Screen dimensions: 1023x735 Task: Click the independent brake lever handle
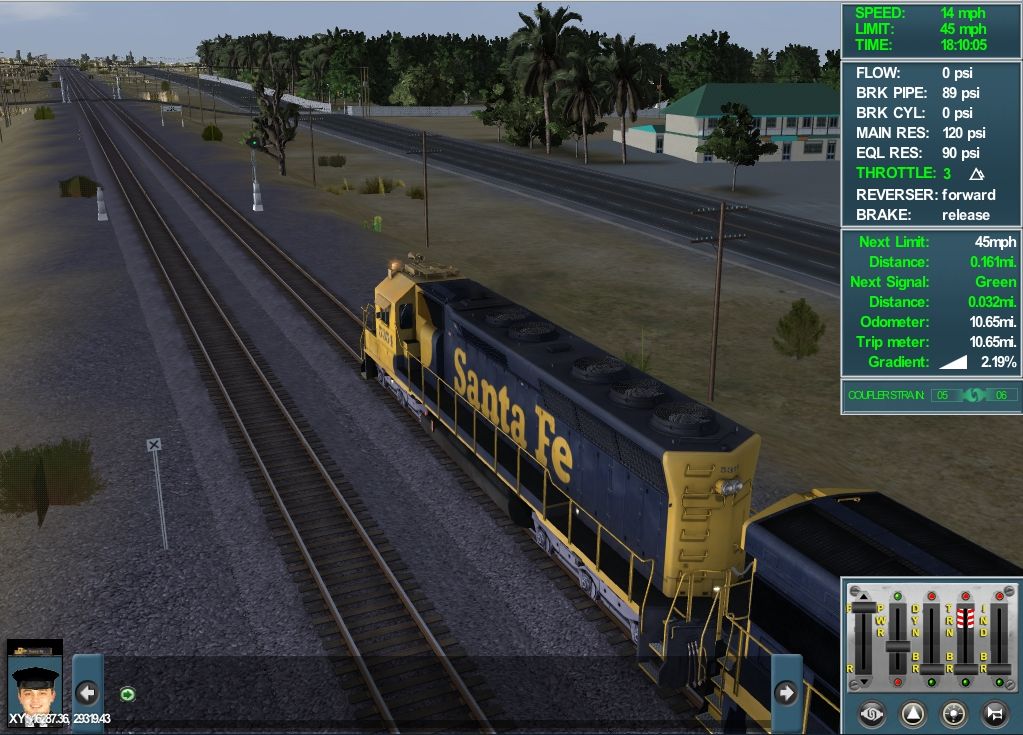point(998,668)
